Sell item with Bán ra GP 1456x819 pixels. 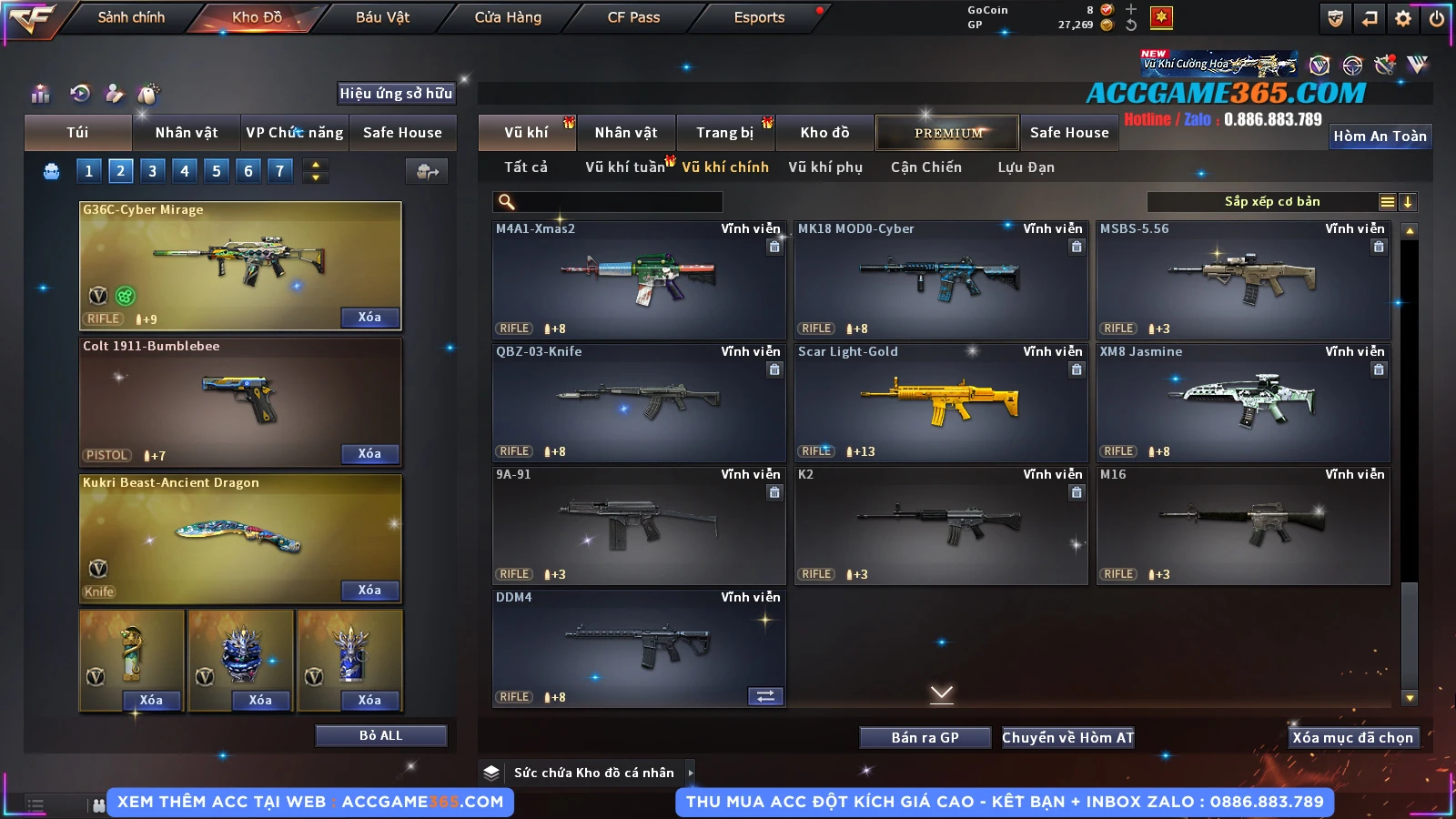(x=925, y=738)
